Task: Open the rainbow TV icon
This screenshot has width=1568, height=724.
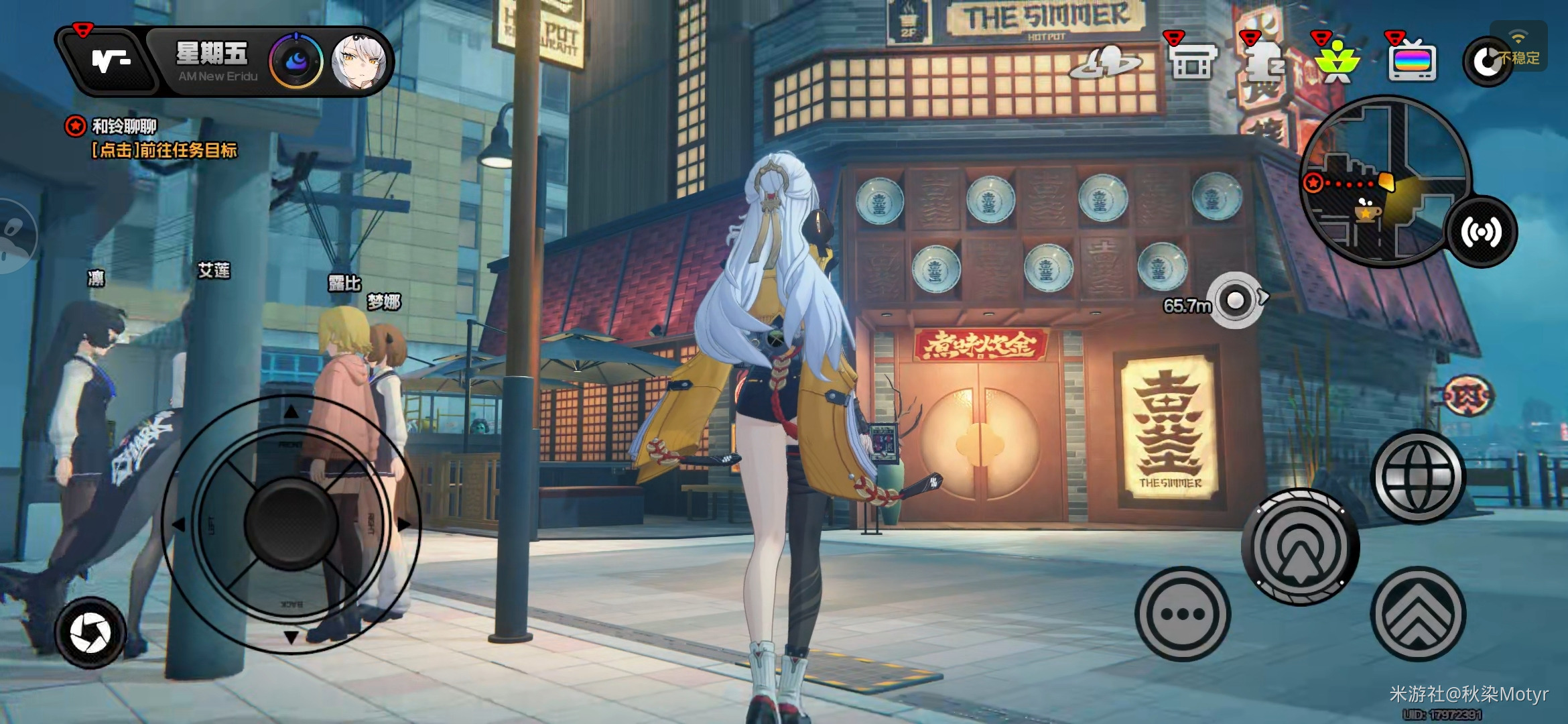Action: click(1413, 62)
